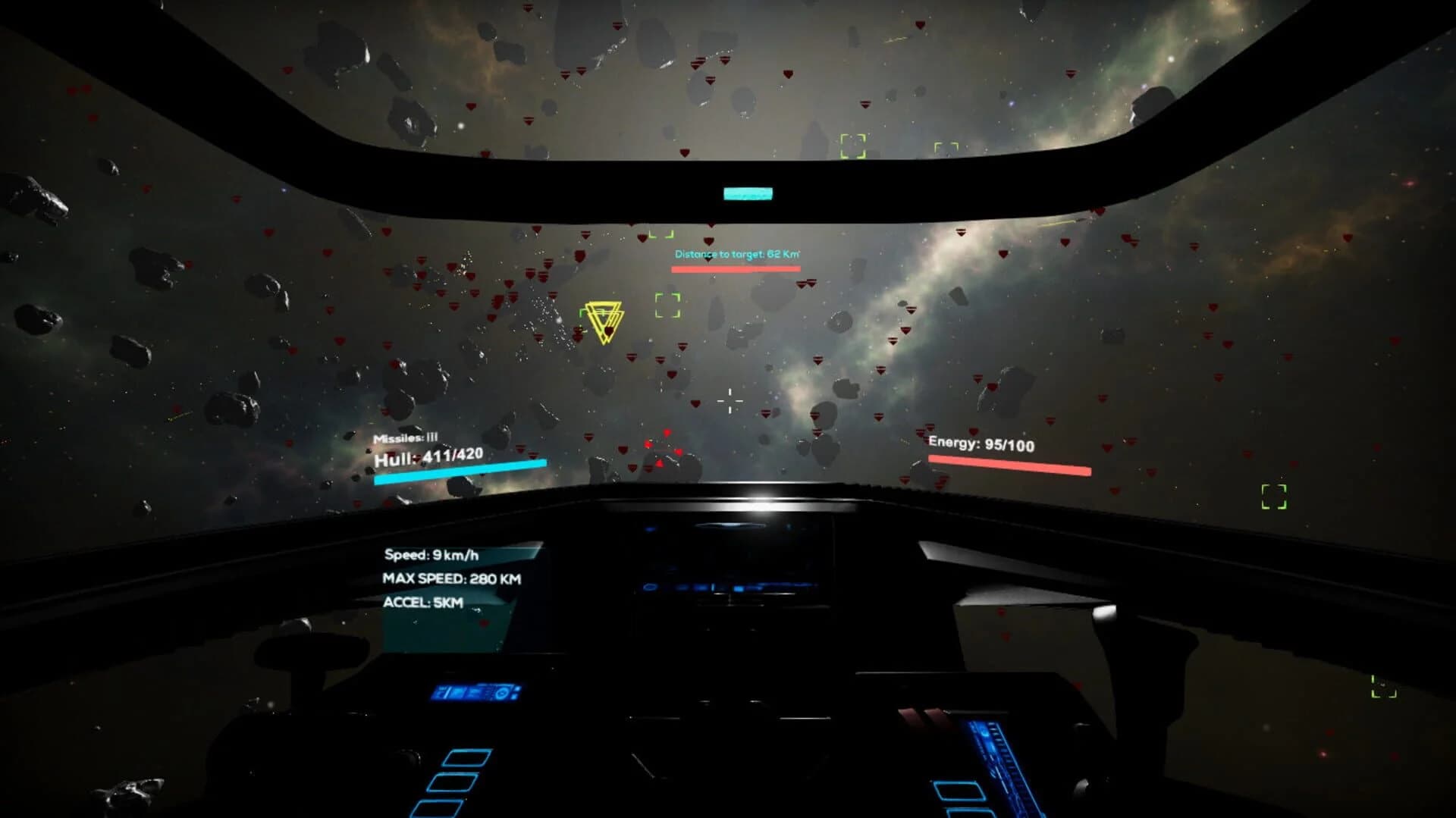Toggle the middle glowing console button
Viewport: 1456px width, 818px height.
click(453, 782)
